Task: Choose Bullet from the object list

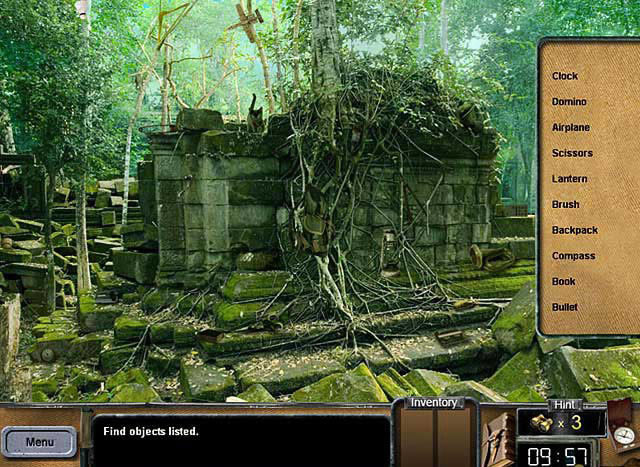Action: (x=565, y=307)
